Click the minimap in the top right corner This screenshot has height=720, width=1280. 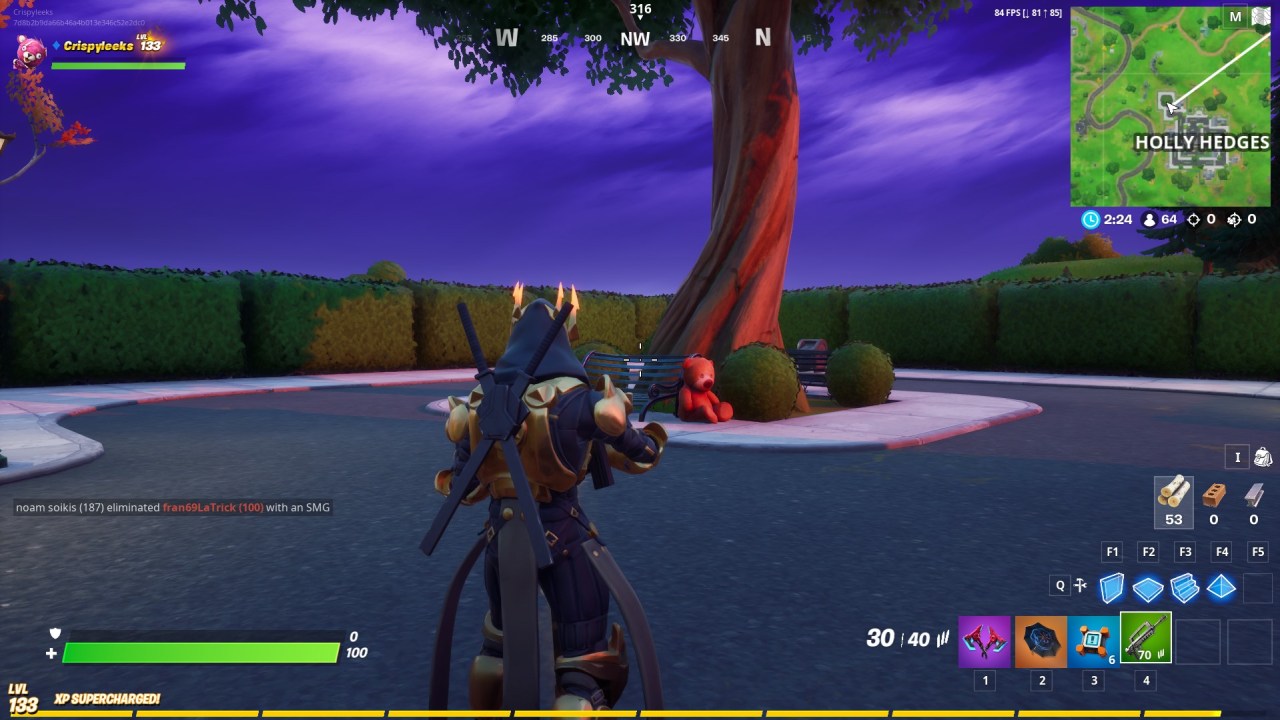click(1170, 105)
